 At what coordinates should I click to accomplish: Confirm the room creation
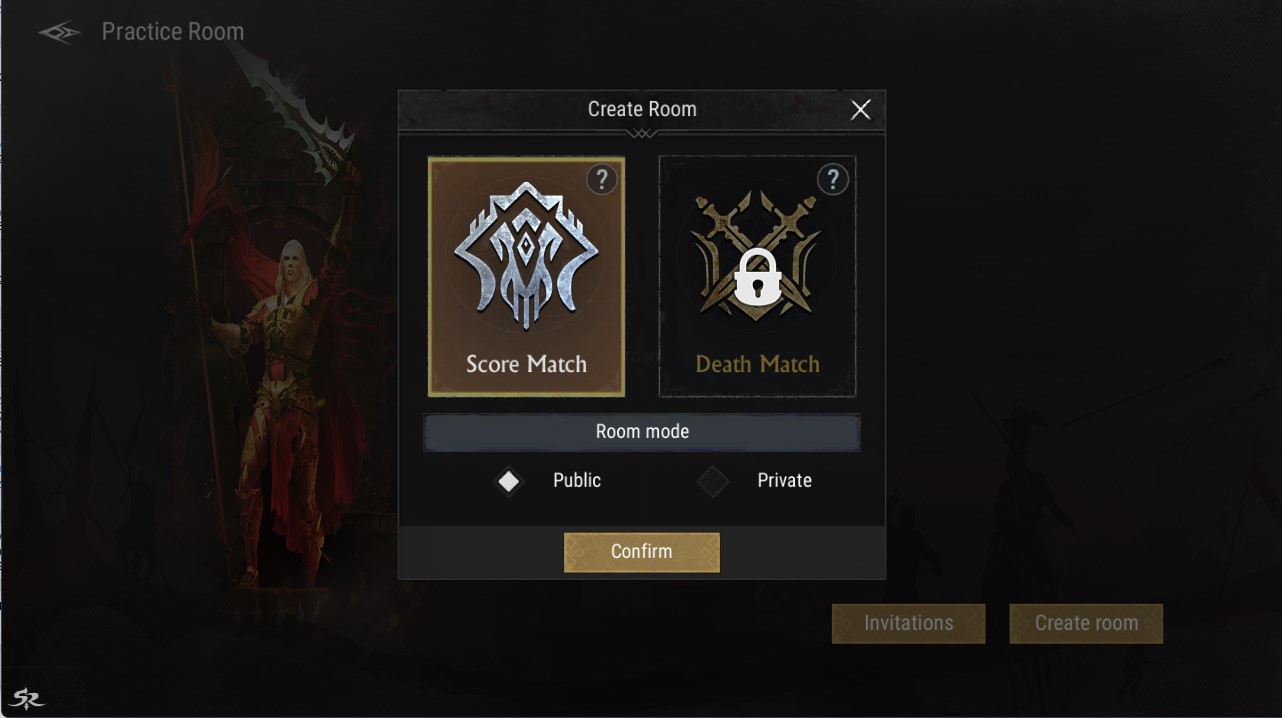coord(641,552)
